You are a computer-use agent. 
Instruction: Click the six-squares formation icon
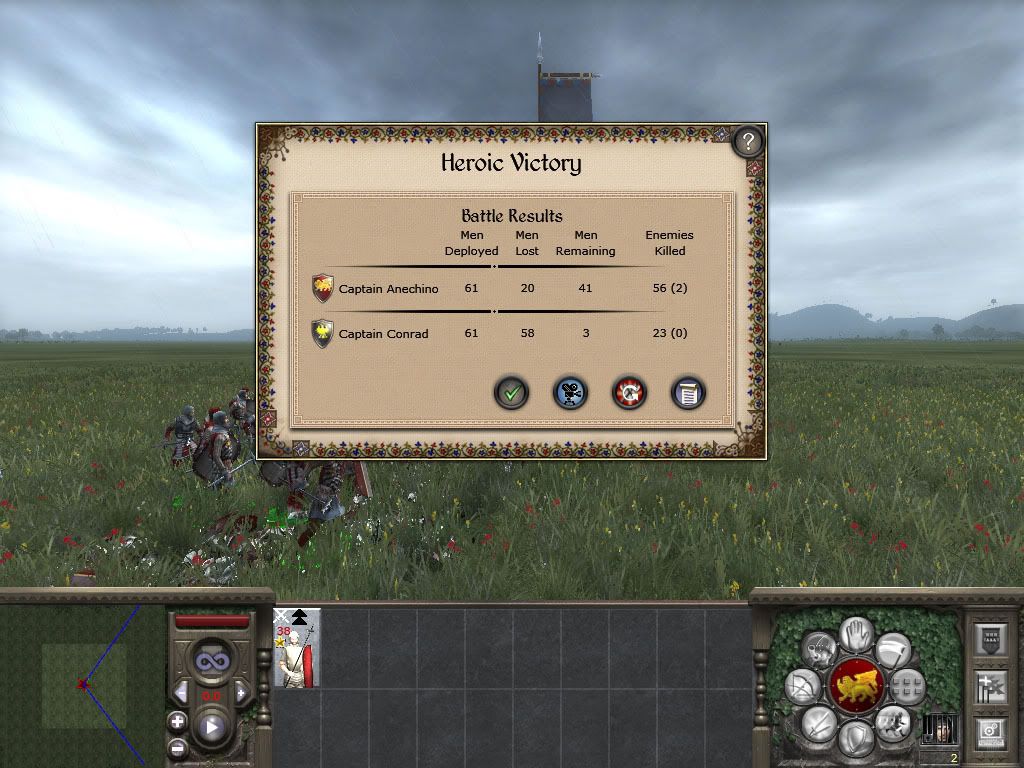coord(907,686)
